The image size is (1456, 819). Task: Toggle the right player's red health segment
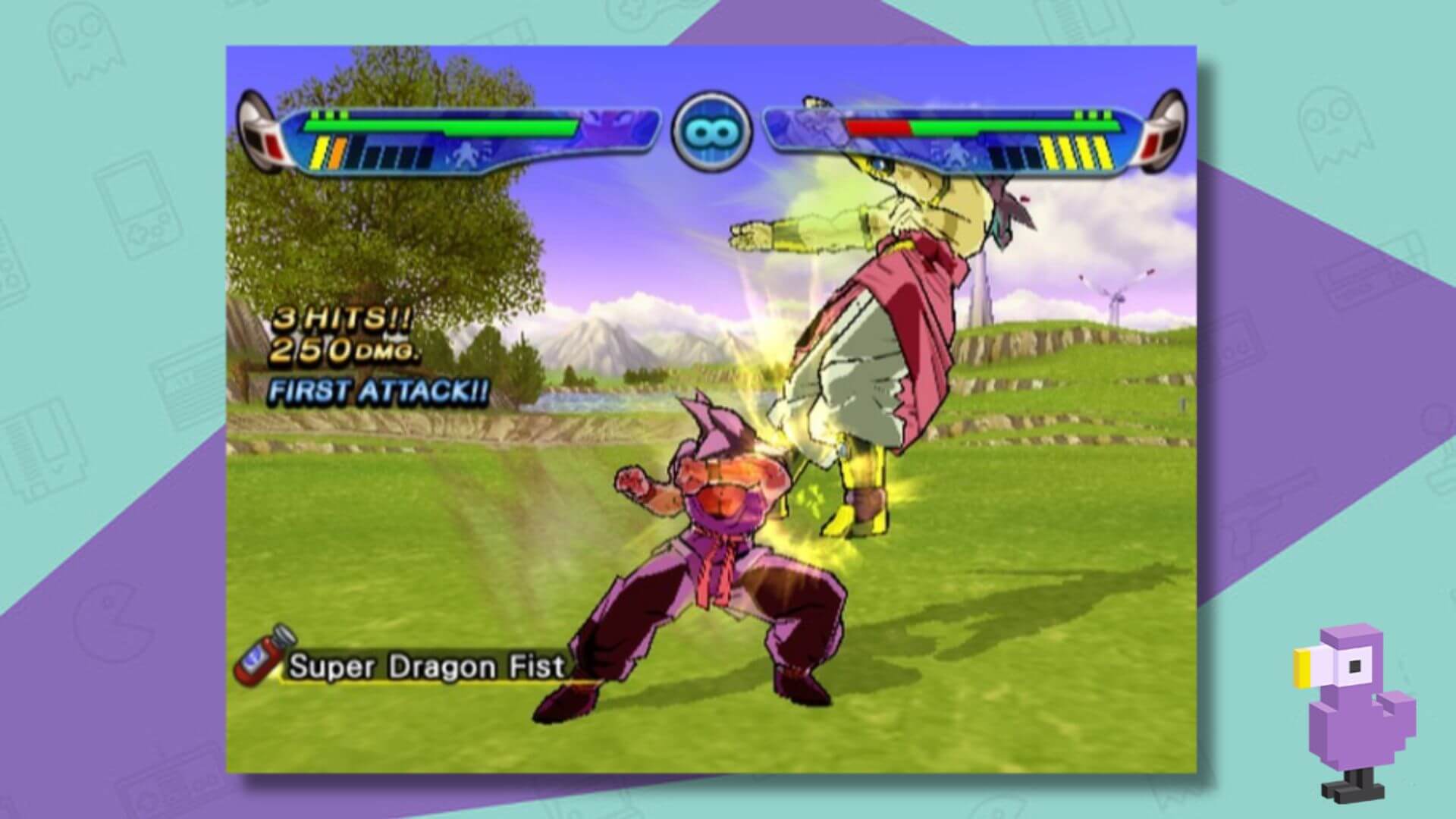[880, 126]
